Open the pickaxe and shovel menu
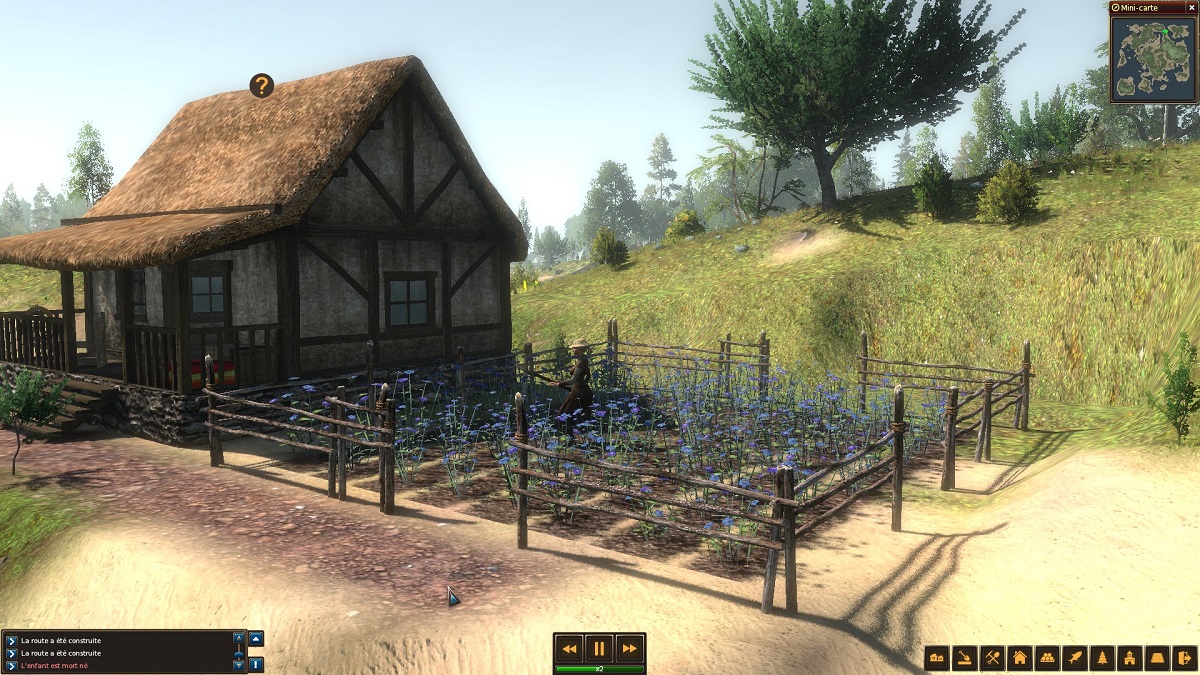The image size is (1200, 675). click(x=992, y=657)
